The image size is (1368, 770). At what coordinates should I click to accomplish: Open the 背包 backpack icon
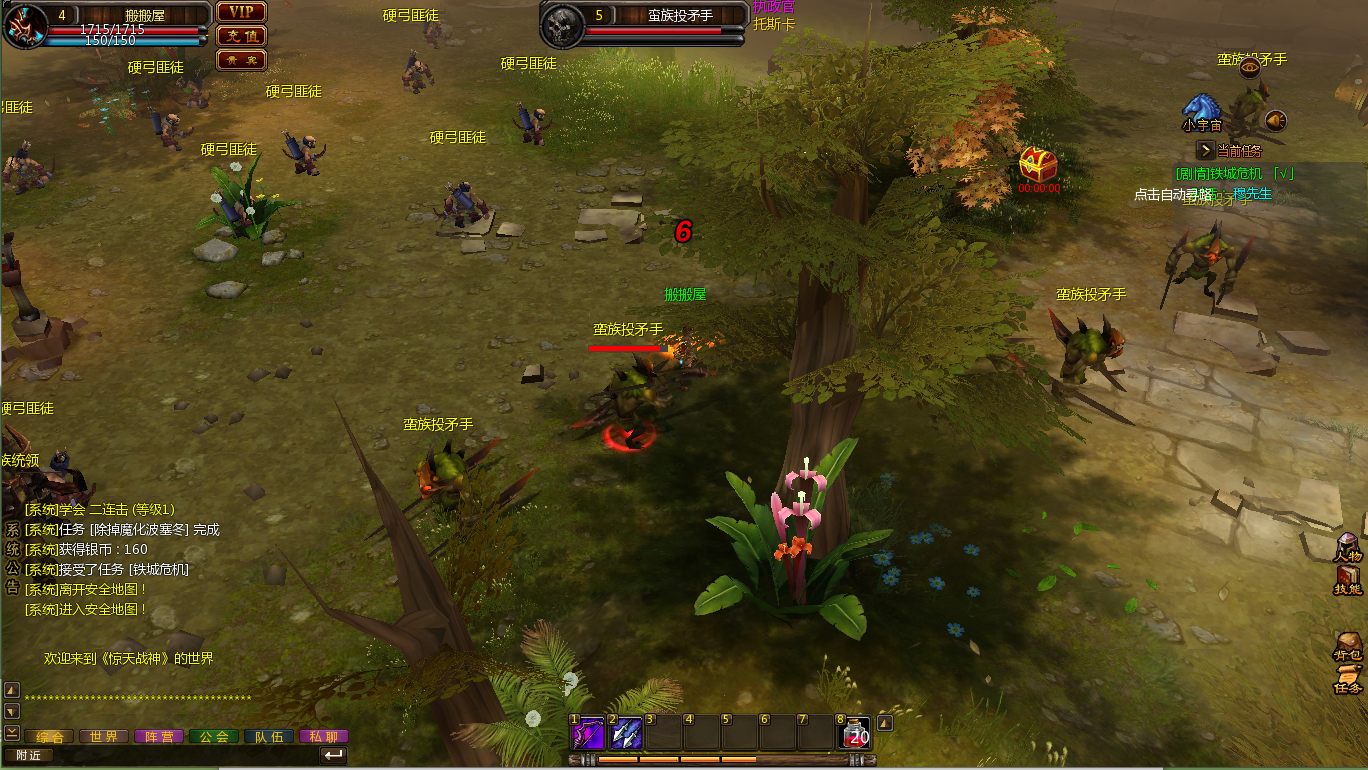[x=1348, y=647]
